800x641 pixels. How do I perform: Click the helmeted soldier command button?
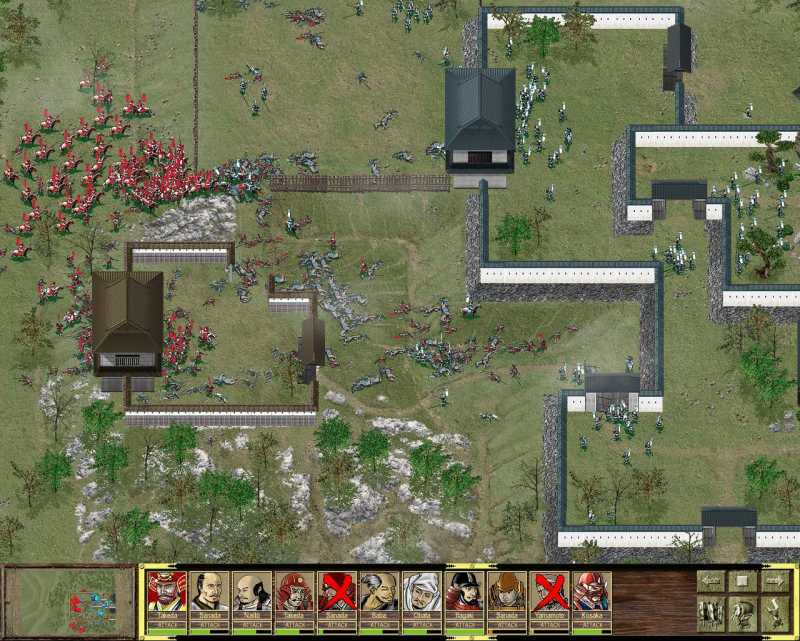(x=743, y=612)
